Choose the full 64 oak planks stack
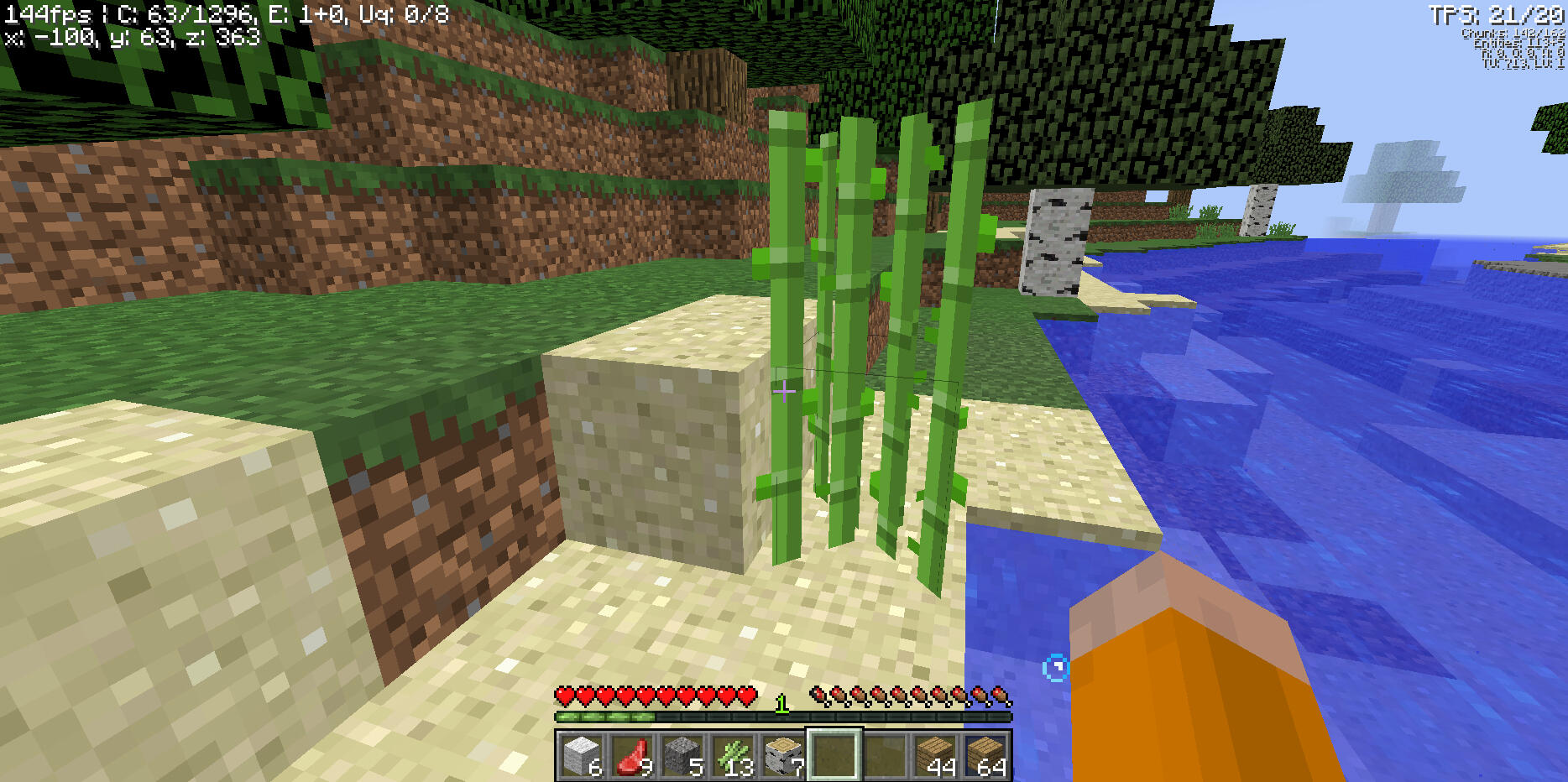1568x782 pixels. tap(985, 755)
